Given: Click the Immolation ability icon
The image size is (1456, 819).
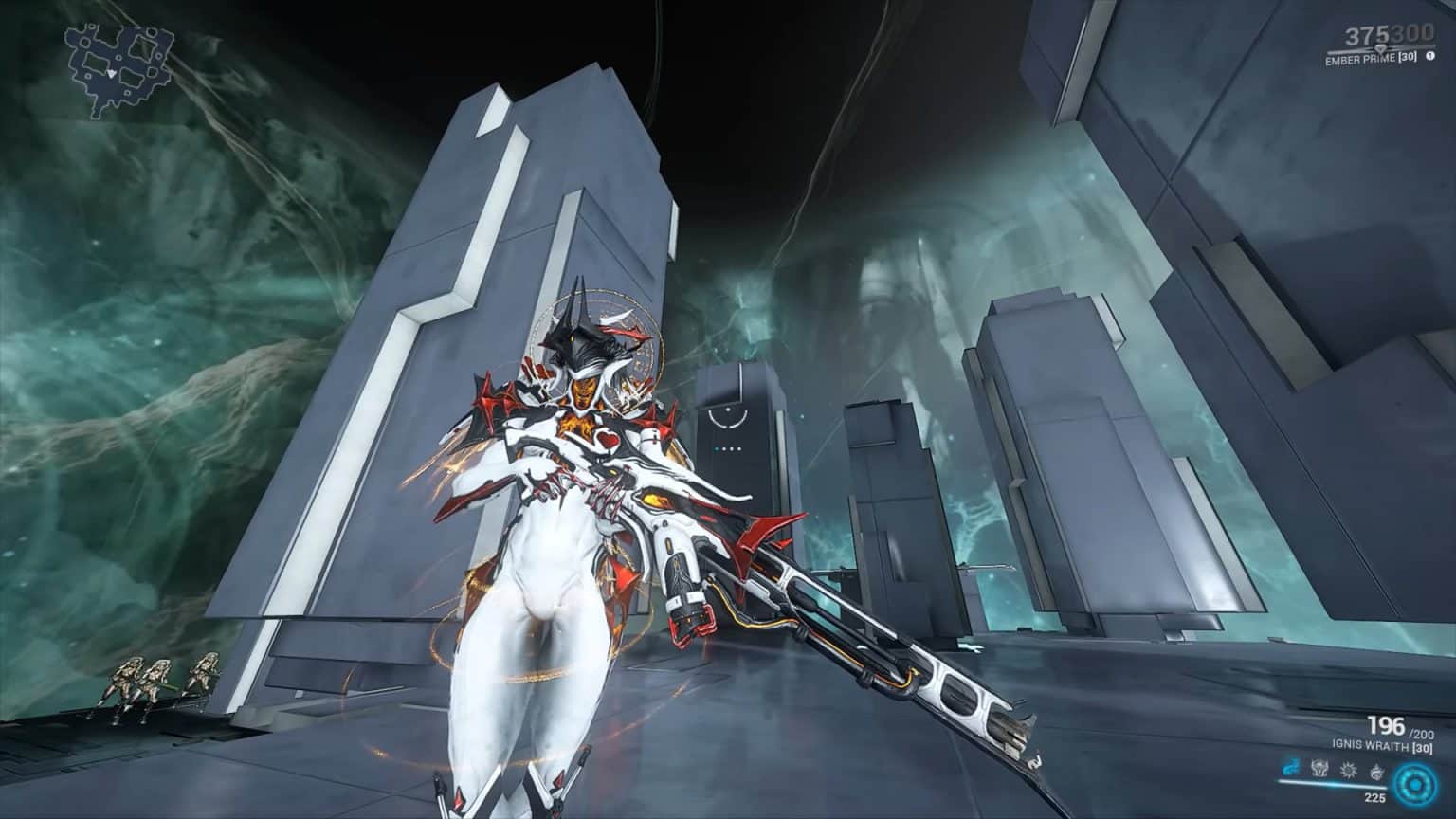Looking at the screenshot, I should point(1319,770).
